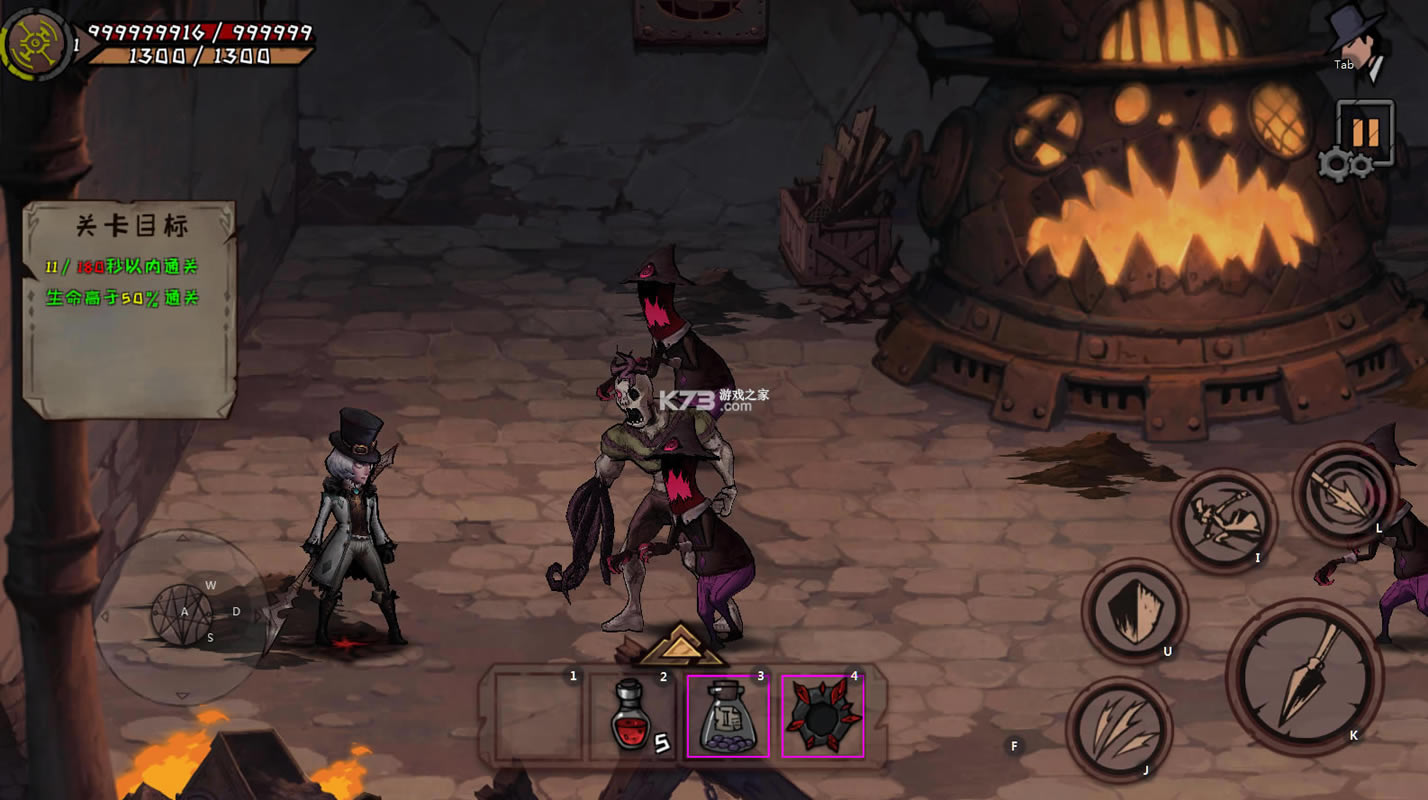Click the virtual movement joystick
Viewport: 1428px width, 800px height.
[182, 615]
